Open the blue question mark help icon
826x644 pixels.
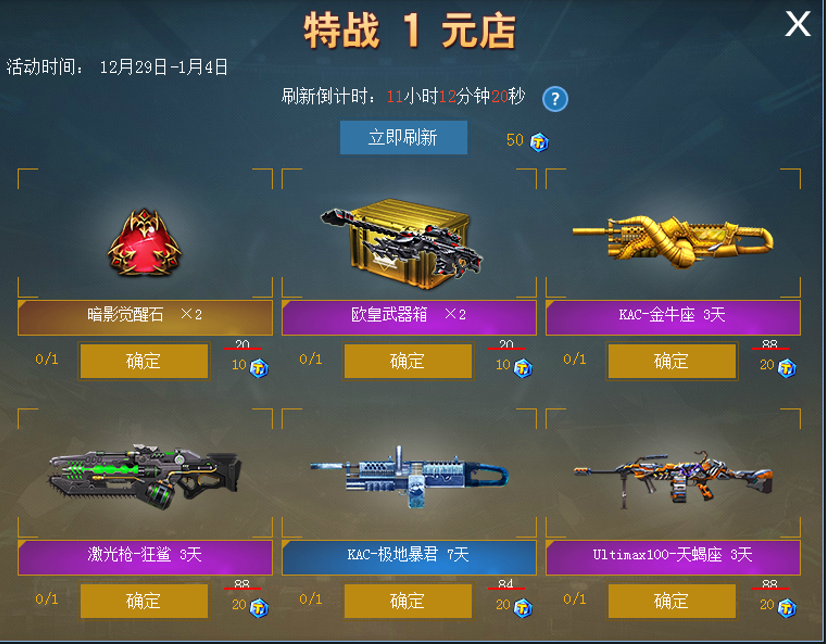click(555, 99)
